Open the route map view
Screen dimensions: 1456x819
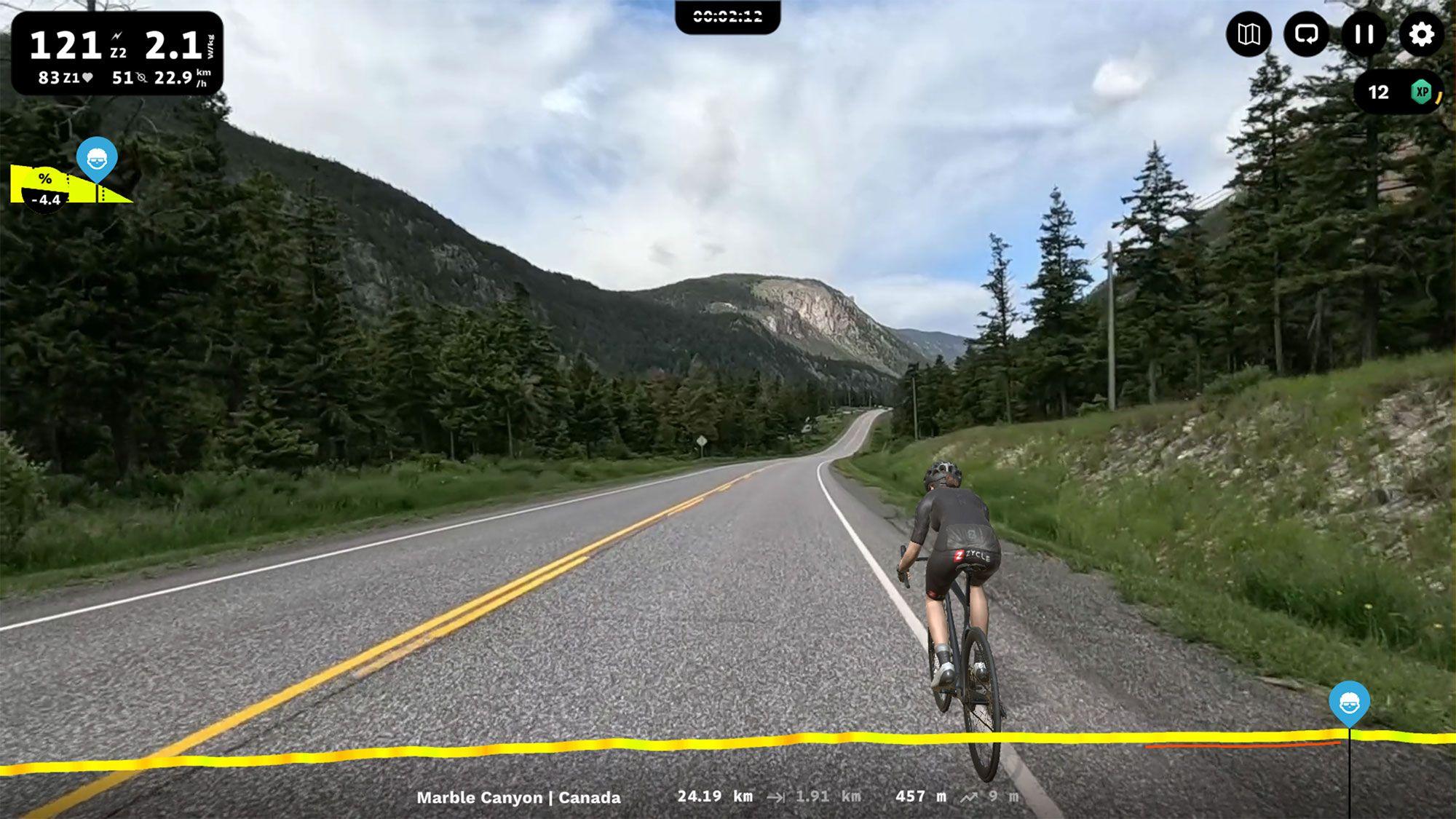click(x=1249, y=34)
